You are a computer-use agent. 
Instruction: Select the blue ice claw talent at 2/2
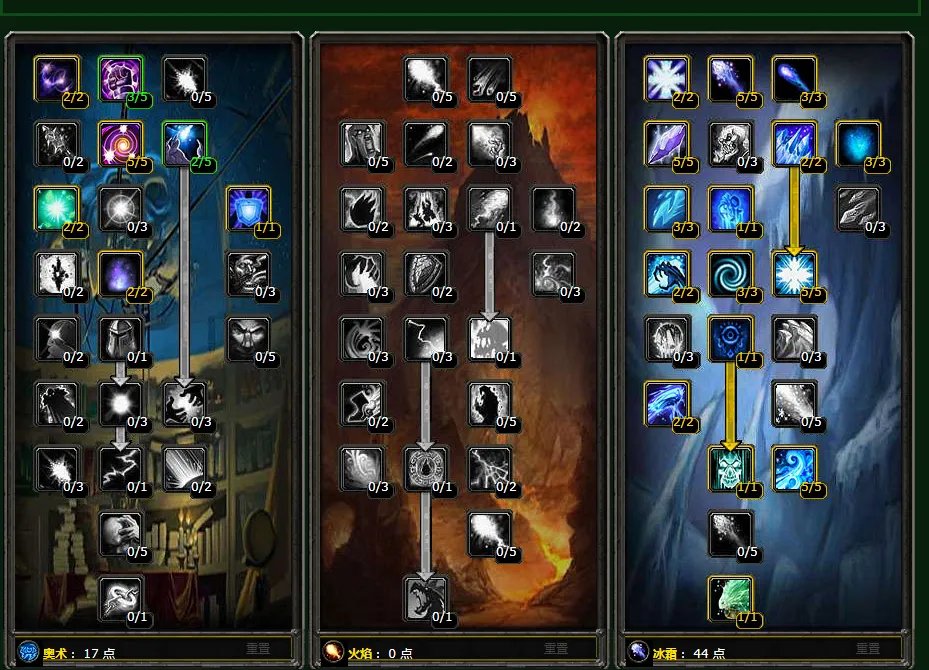tap(666, 273)
